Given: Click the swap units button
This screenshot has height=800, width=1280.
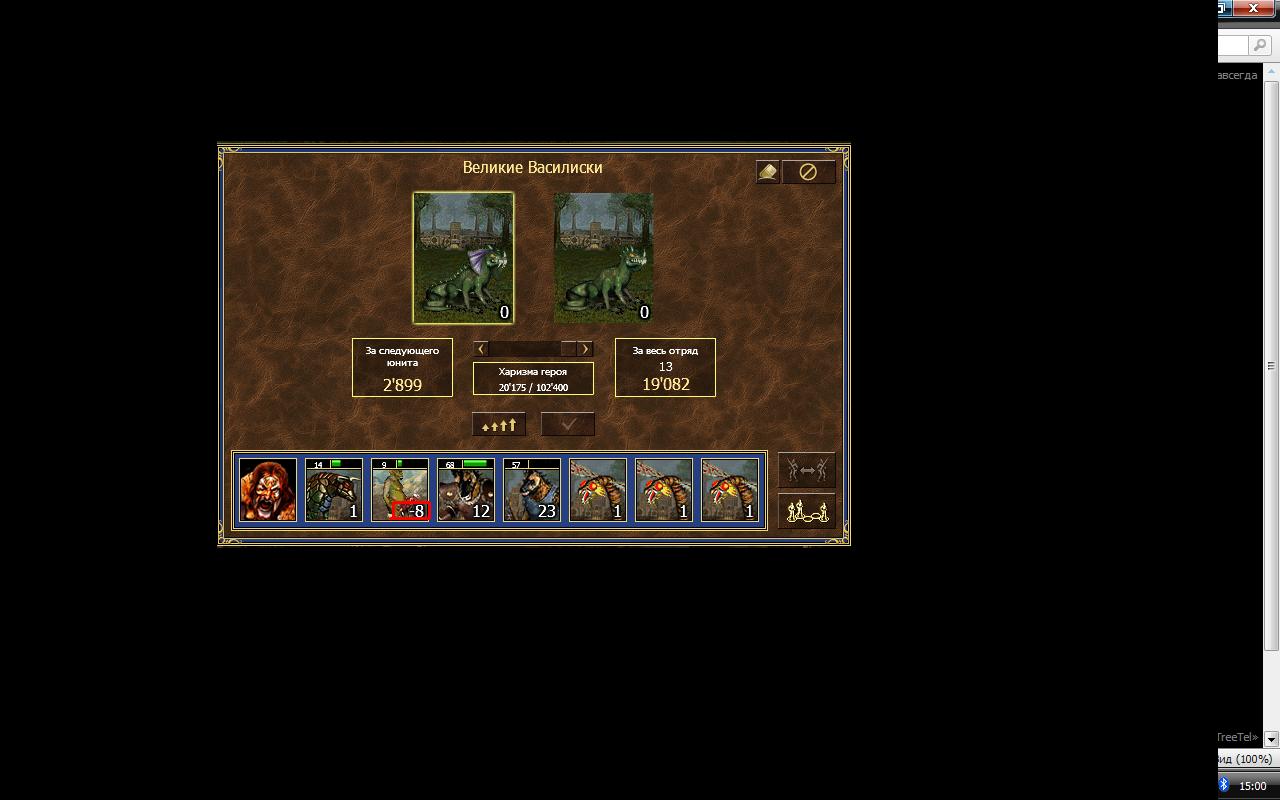Looking at the screenshot, I should click(807, 470).
